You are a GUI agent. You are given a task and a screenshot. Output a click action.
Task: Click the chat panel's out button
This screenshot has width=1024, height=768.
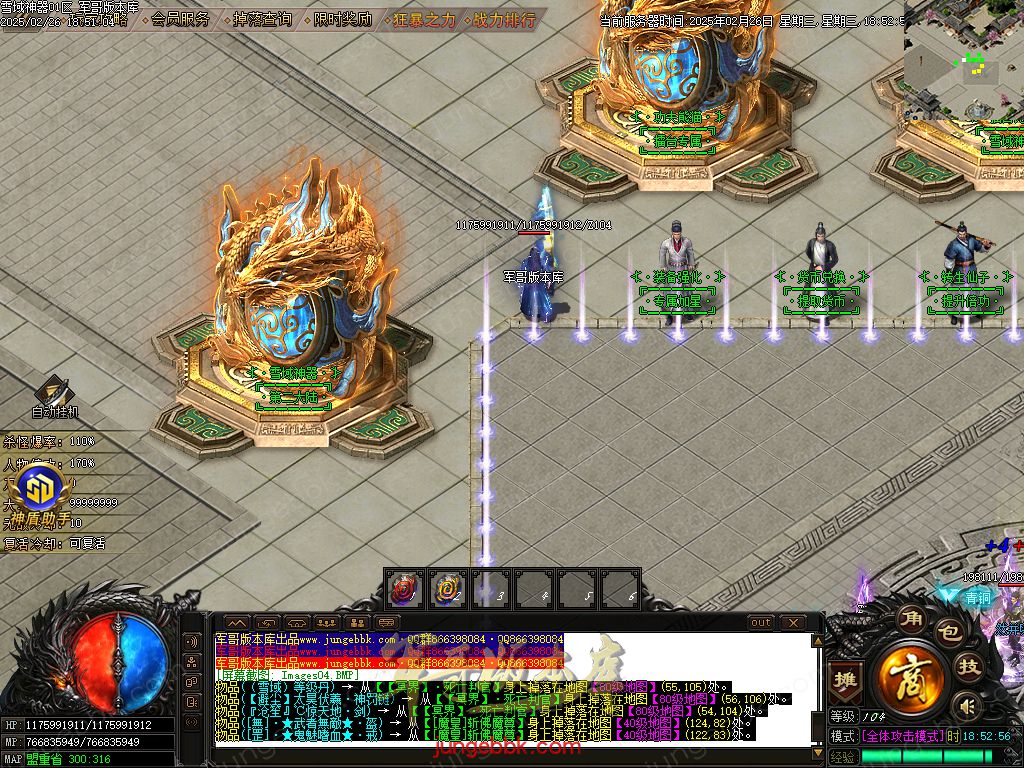pyautogui.click(x=761, y=622)
